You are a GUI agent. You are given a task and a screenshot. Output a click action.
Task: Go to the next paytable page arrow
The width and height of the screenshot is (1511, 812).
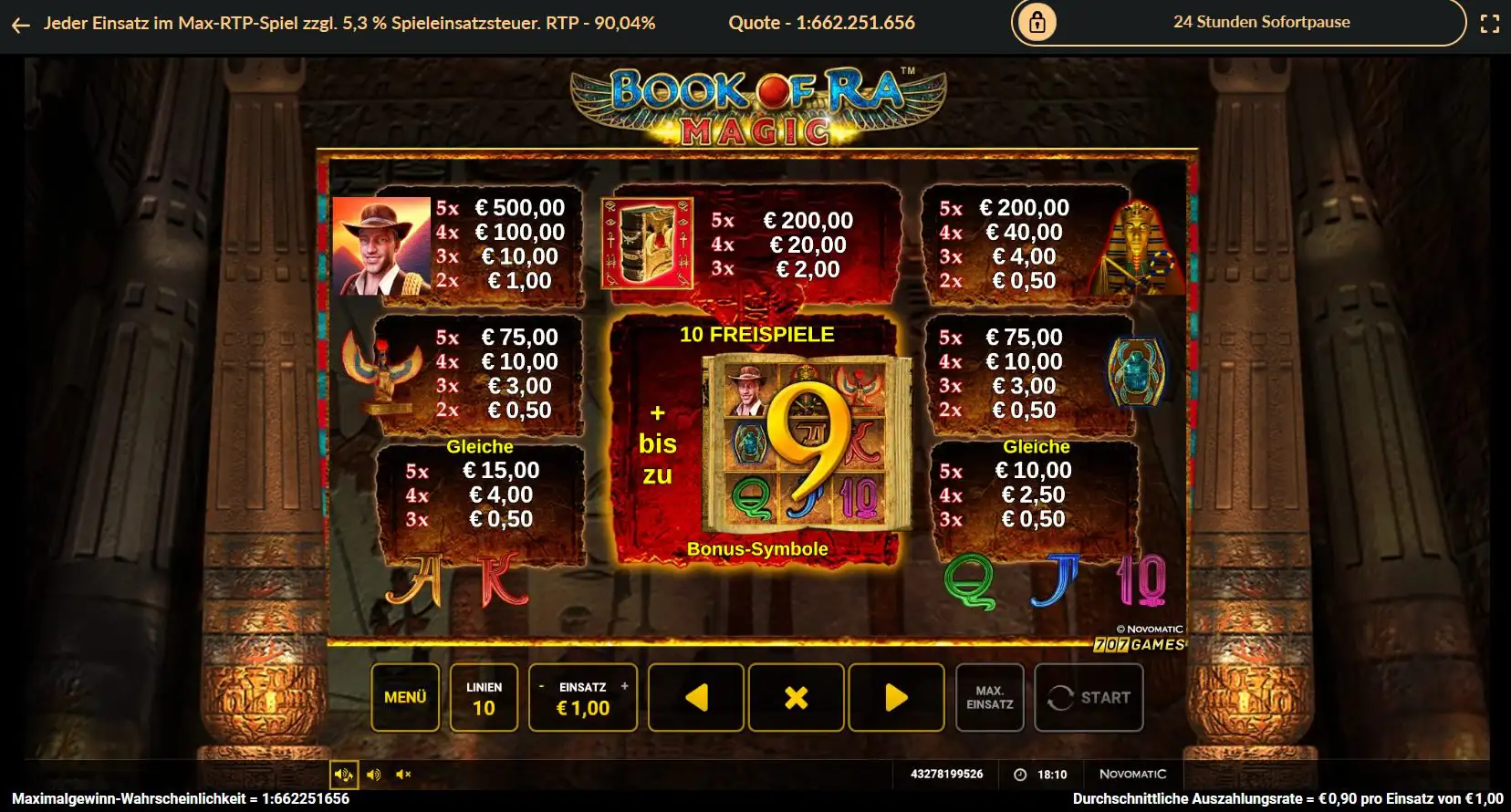[897, 697]
